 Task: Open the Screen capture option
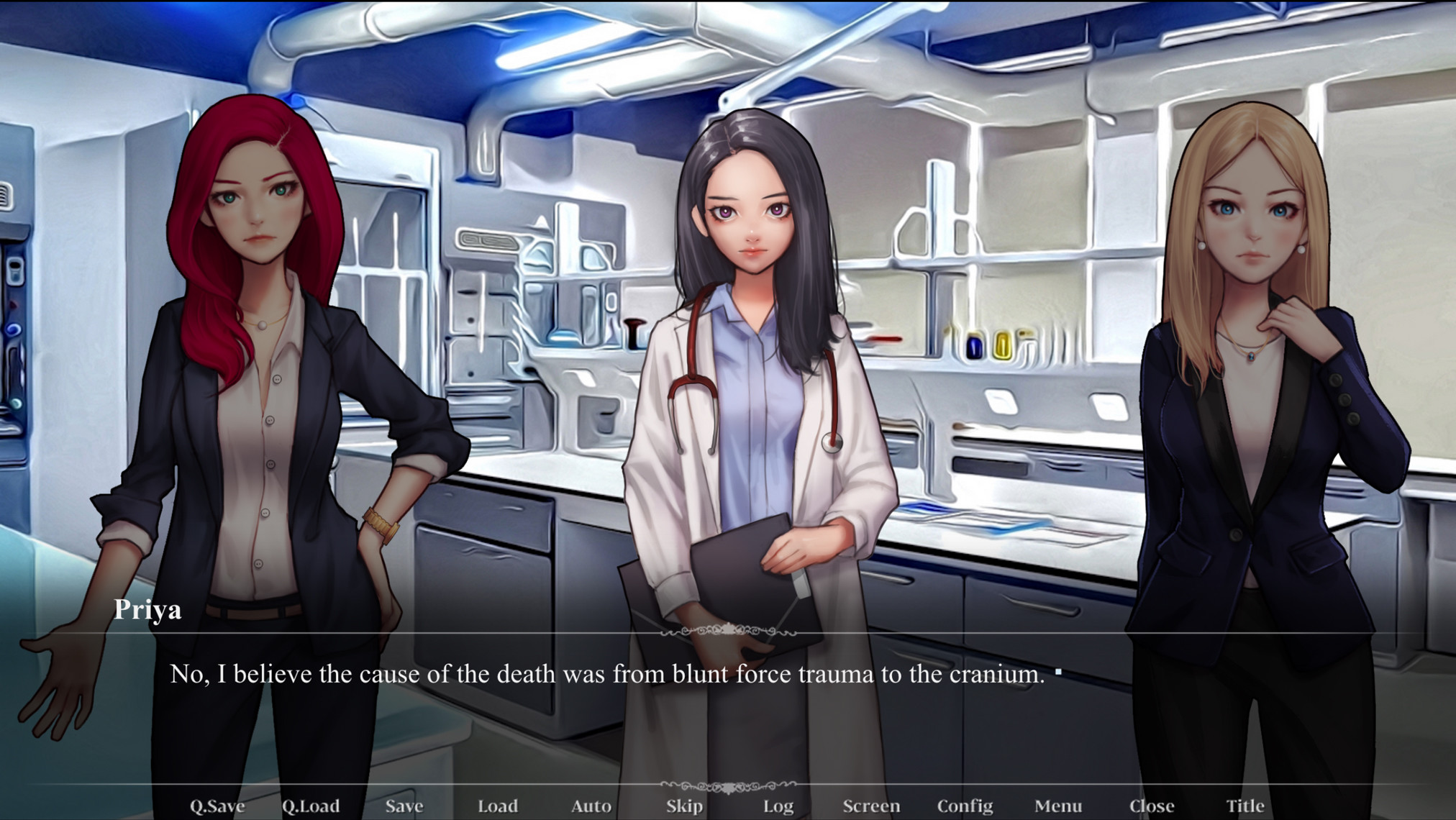click(x=873, y=806)
